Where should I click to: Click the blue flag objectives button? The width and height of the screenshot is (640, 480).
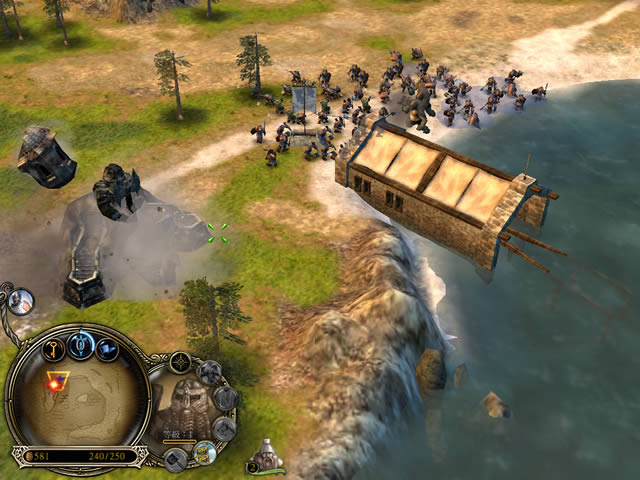click(108, 349)
